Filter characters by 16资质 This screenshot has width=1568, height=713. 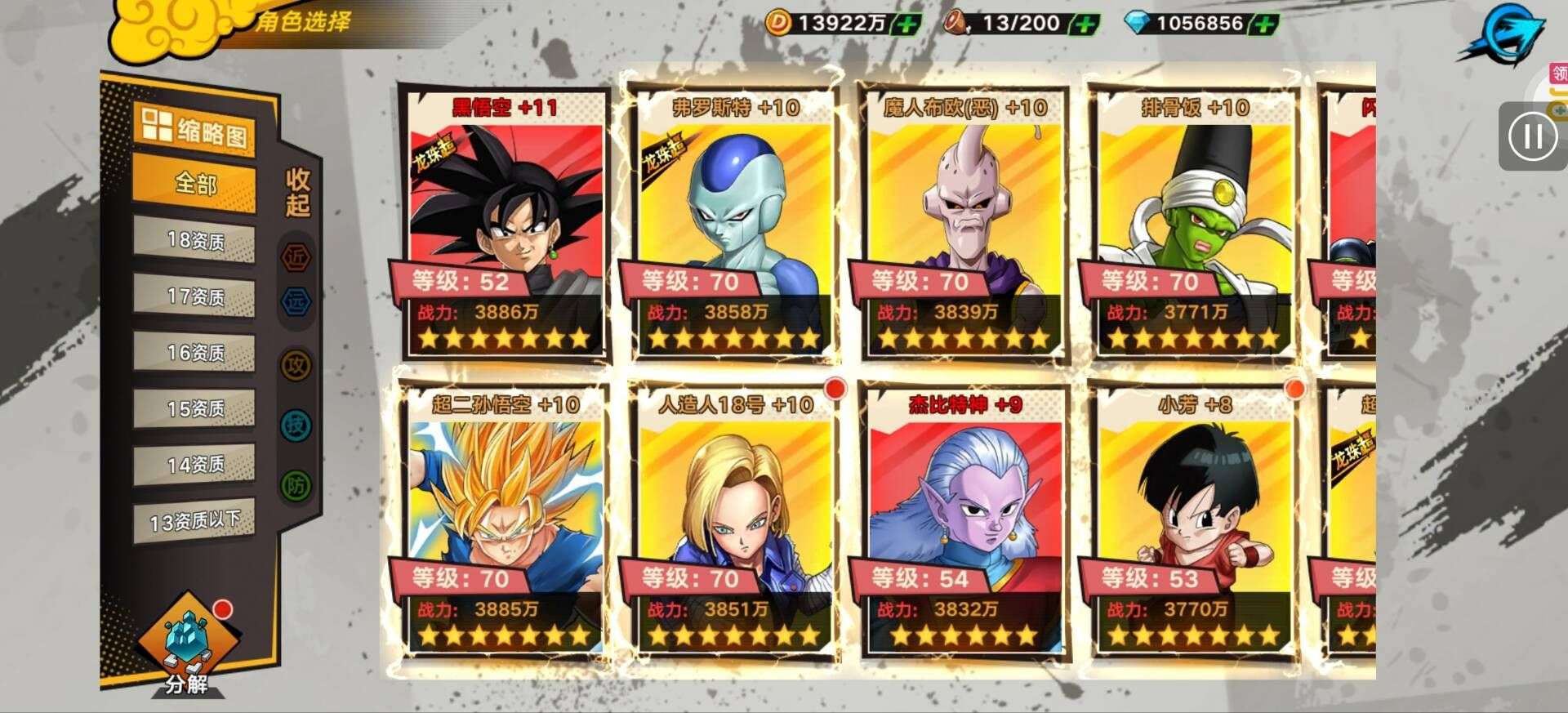click(194, 353)
